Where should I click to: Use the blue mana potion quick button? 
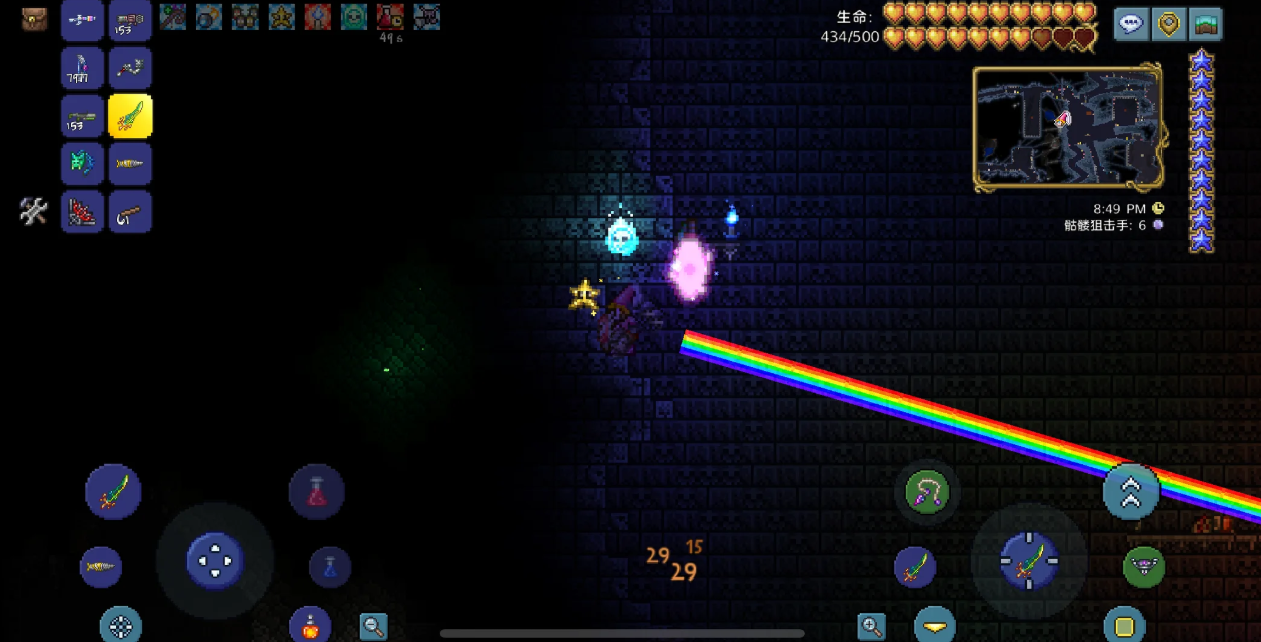click(x=330, y=567)
